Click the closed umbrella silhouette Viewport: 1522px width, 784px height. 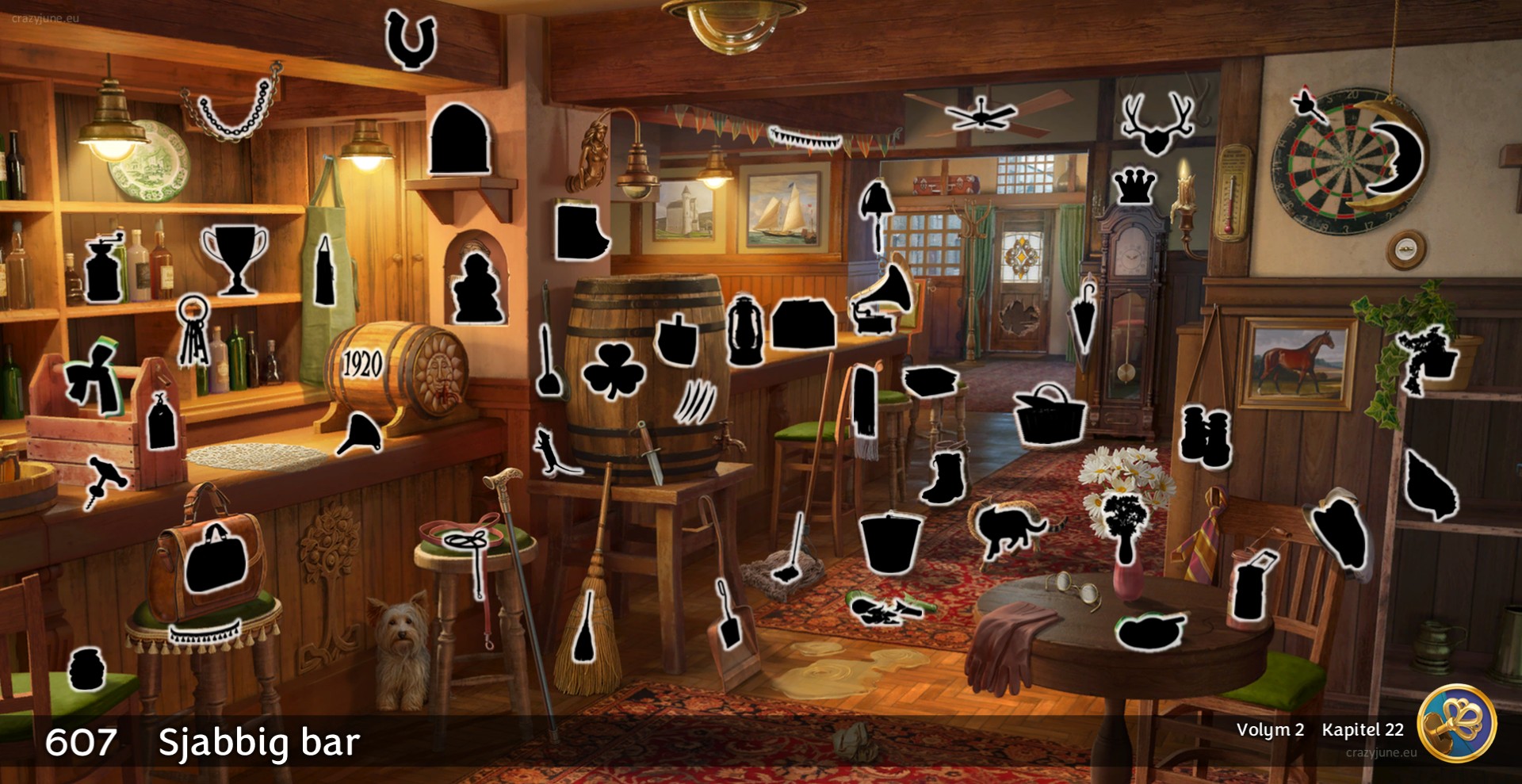1084,315
